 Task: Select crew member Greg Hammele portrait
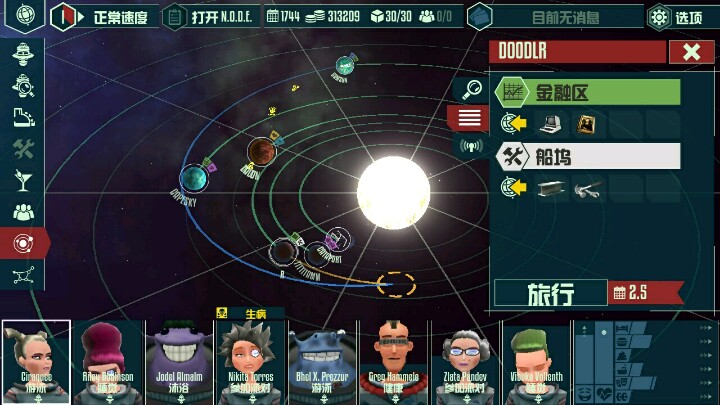coord(393,360)
